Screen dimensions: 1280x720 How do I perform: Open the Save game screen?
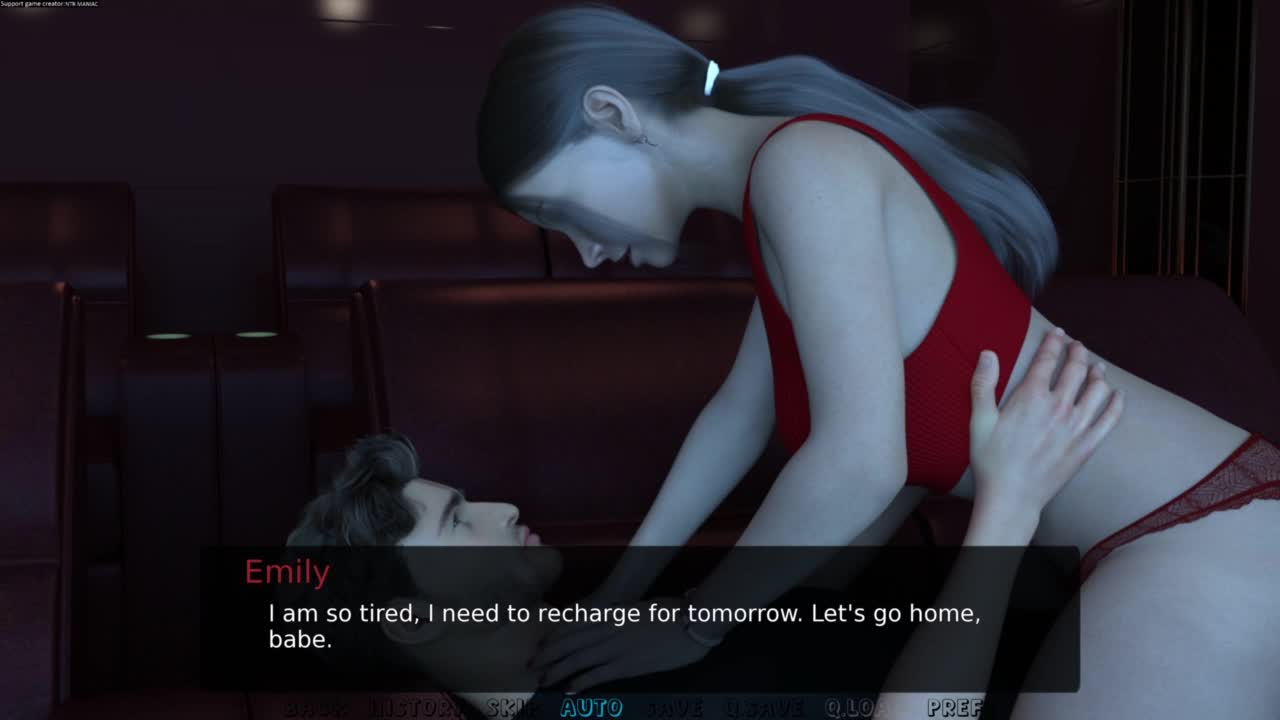pos(673,708)
